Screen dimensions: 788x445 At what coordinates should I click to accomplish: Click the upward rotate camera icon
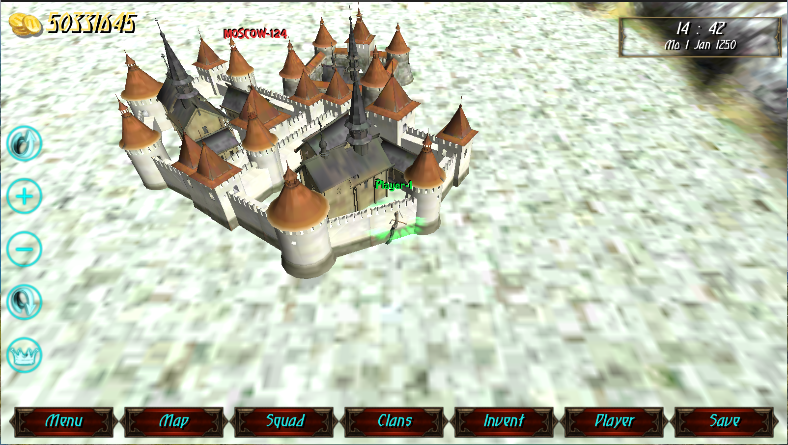24,144
